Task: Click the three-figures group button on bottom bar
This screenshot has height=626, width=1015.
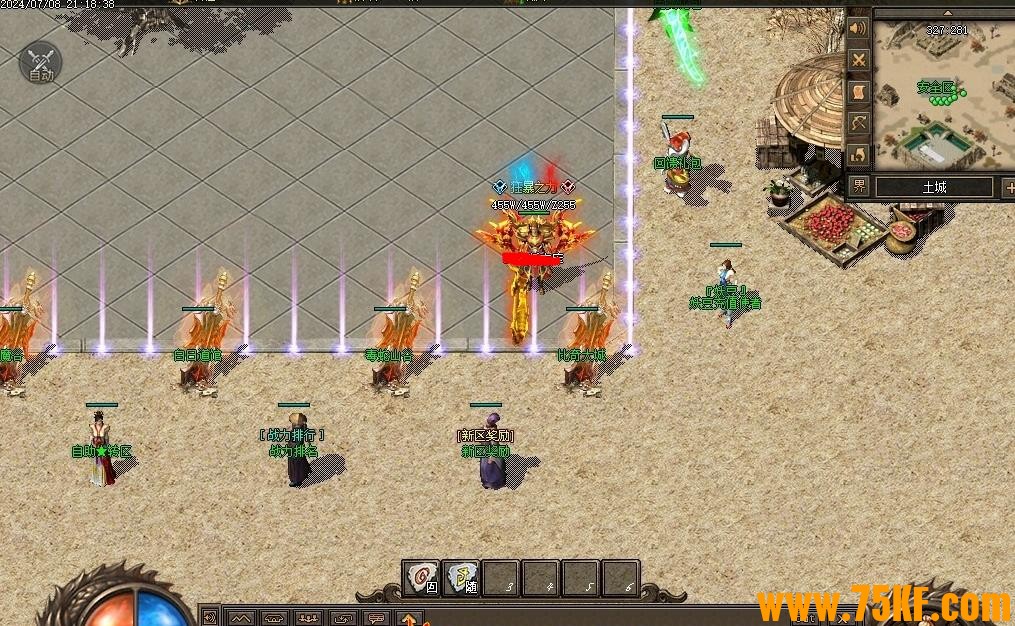Action: tap(309, 618)
